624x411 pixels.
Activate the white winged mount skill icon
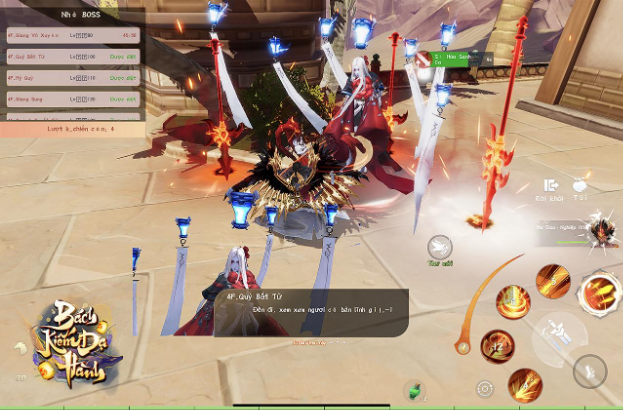tap(439, 247)
